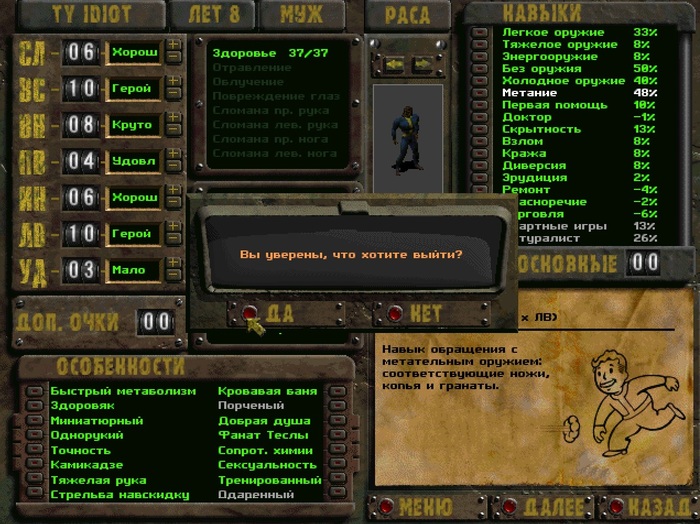The height and width of the screenshot is (524, 700).
Task: Continue with the ДАЛЕЕ button
Action: (x=541, y=508)
